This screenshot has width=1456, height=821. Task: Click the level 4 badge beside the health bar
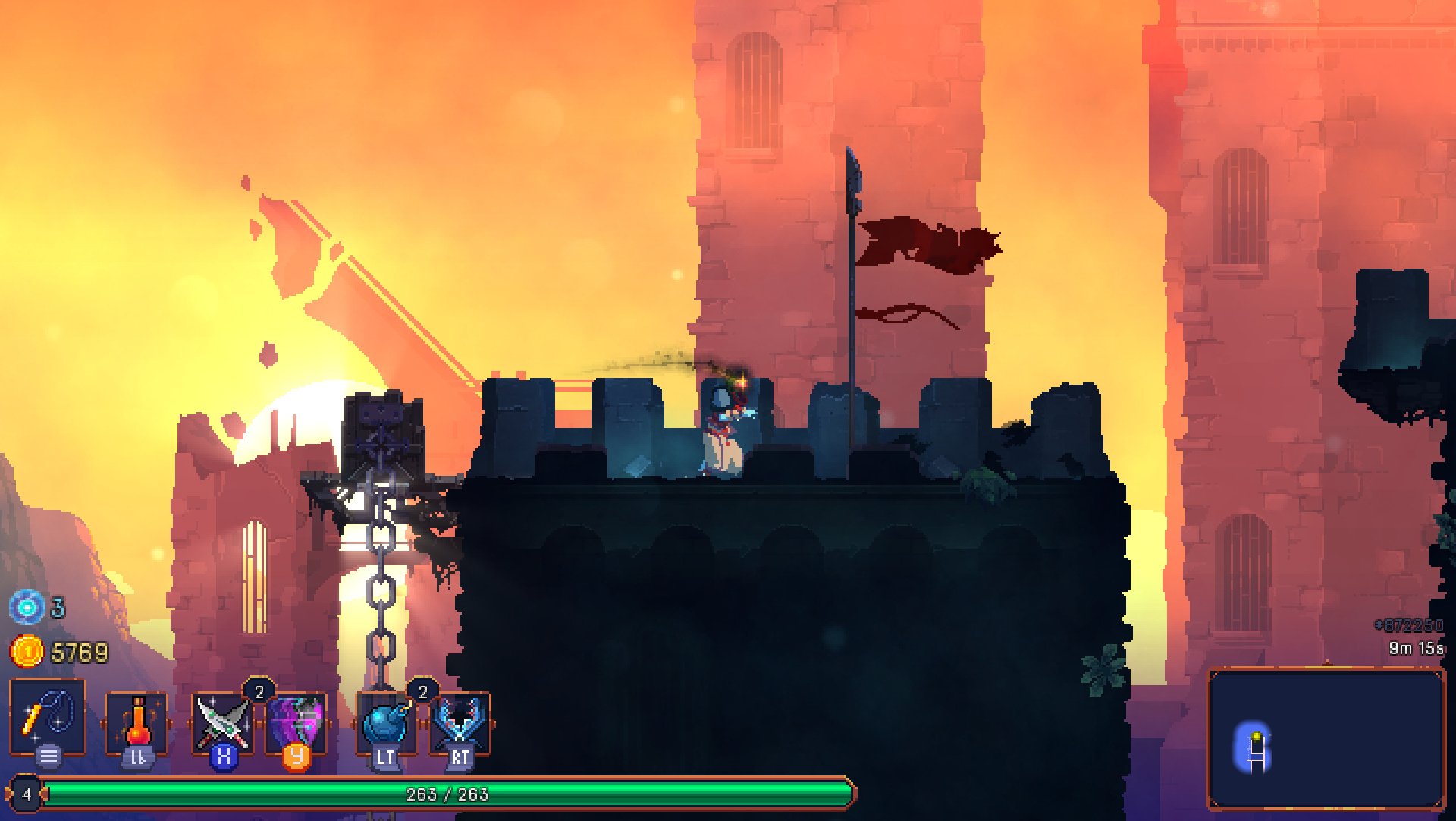(27, 794)
